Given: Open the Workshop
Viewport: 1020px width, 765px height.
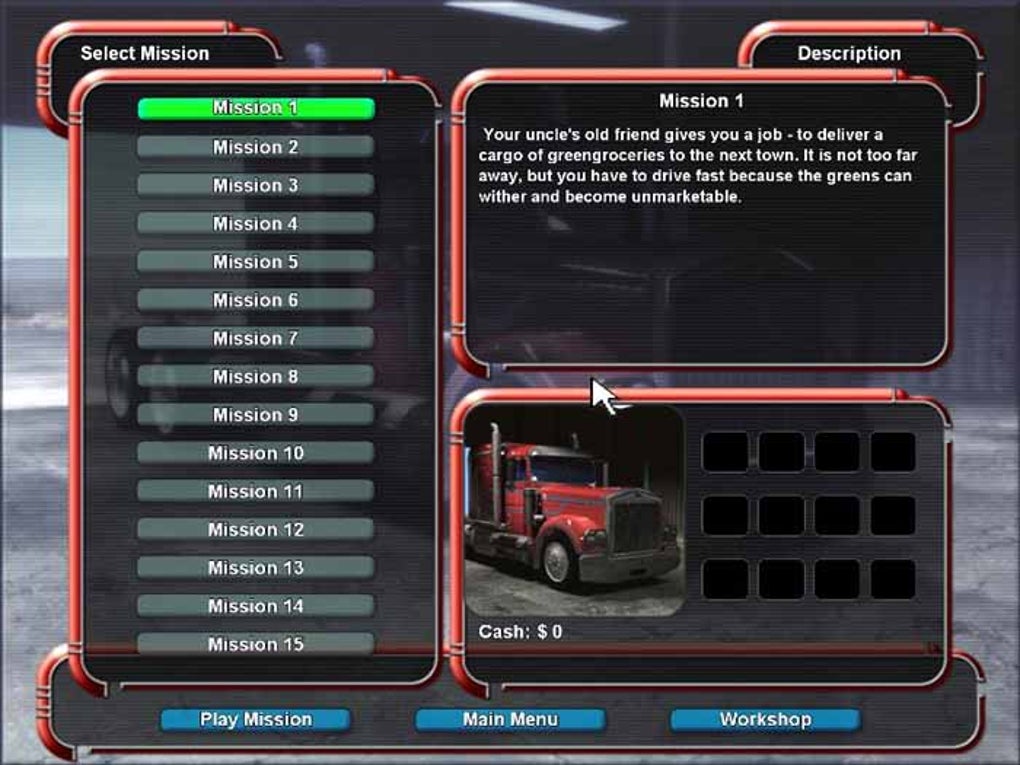Looking at the screenshot, I should (x=765, y=719).
